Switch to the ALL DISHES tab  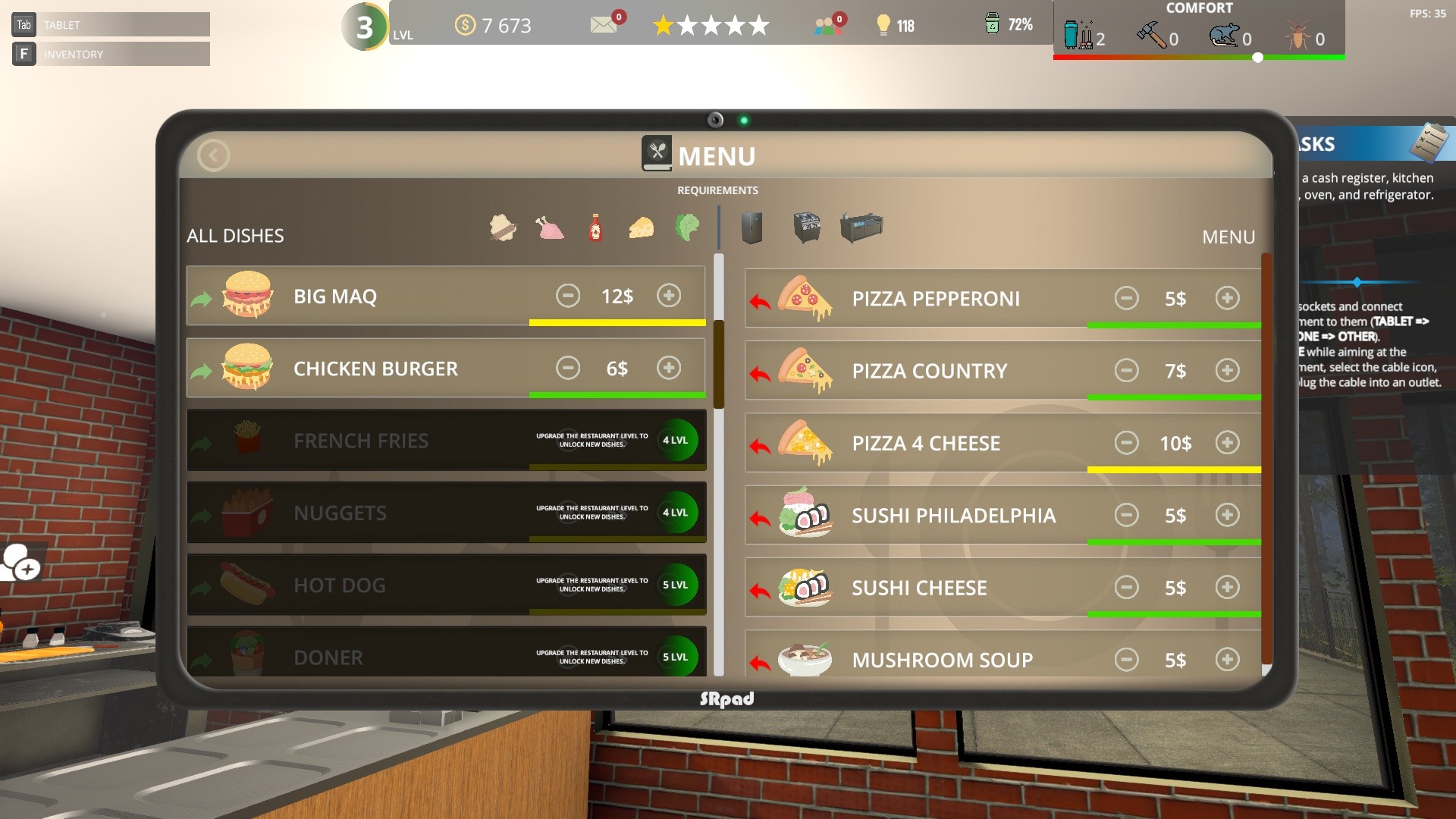(x=234, y=235)
